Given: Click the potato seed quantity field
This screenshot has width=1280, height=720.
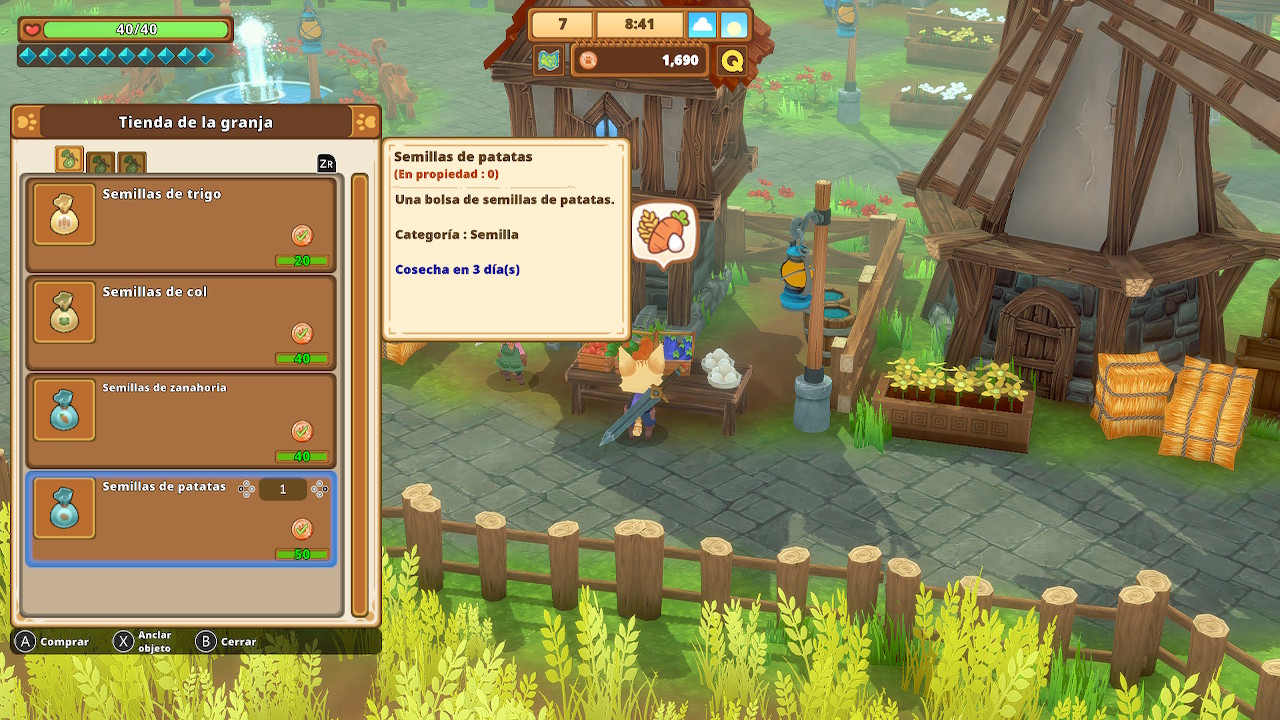Looking at the screenshot, I should pyautogui.click(x=283, y=489).
